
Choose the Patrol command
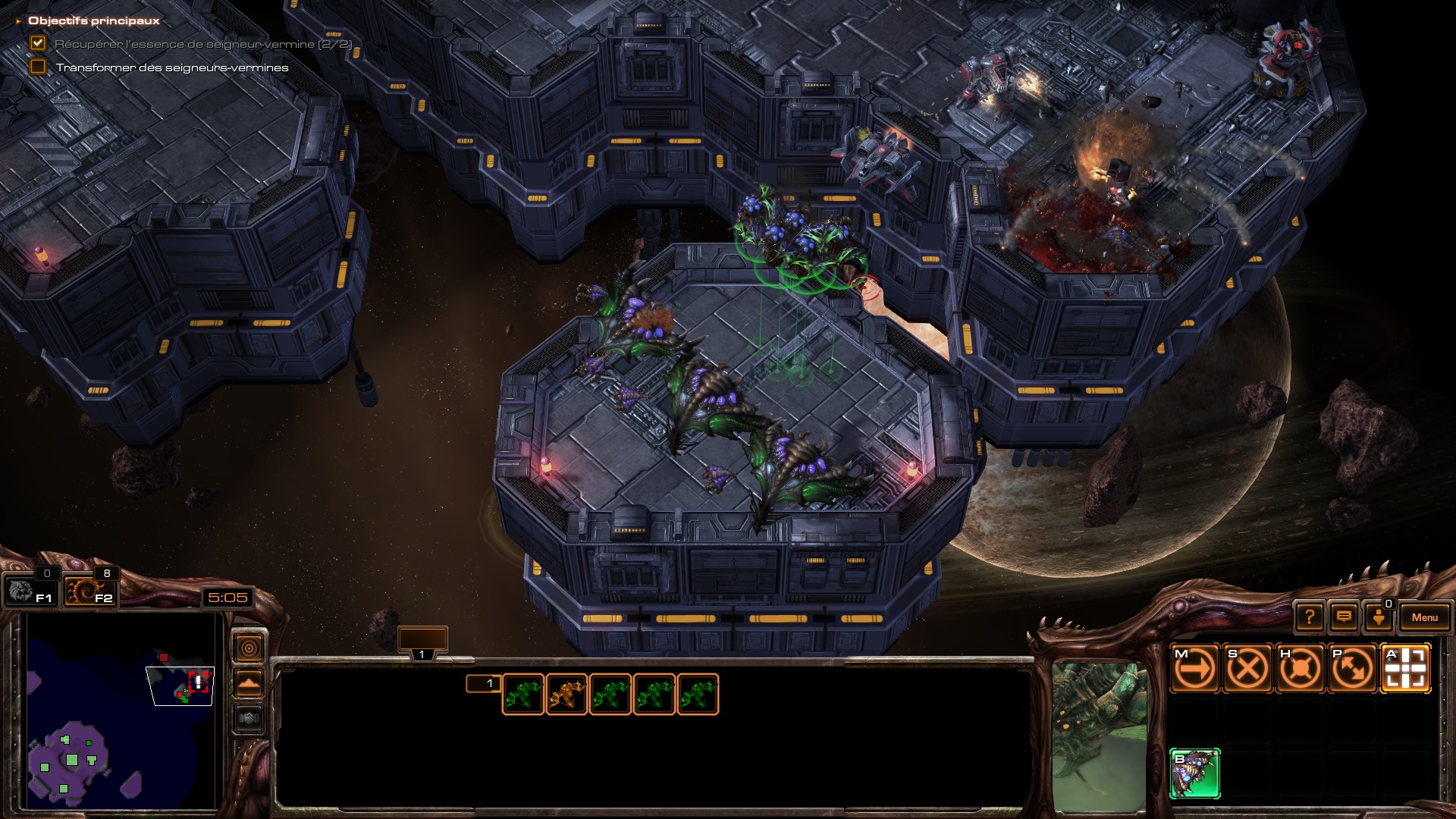pyautogui.click(x=1352, y=669)
